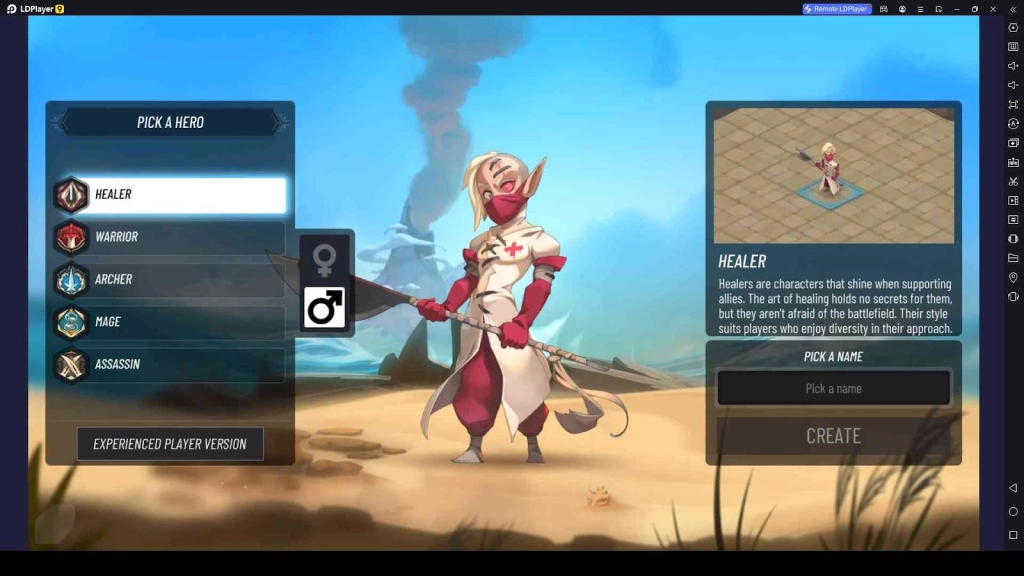Open the Remote LDPlayer button
Screen dimensions: 1024x576
pos(837,9)
